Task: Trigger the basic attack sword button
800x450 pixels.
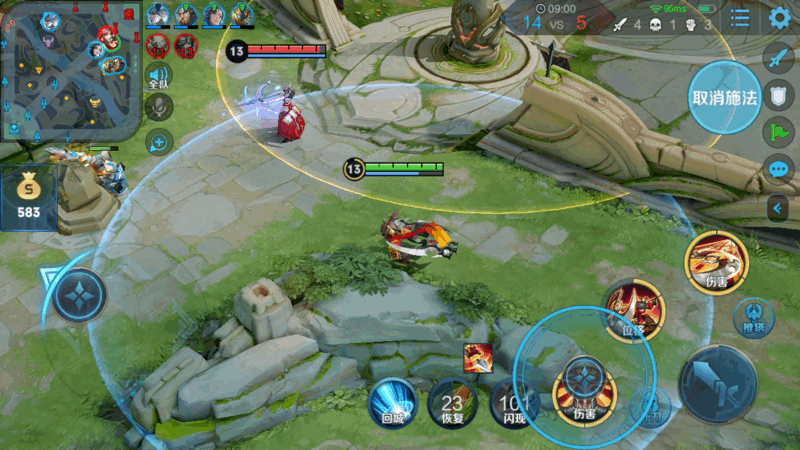Action: coord(717,383)
